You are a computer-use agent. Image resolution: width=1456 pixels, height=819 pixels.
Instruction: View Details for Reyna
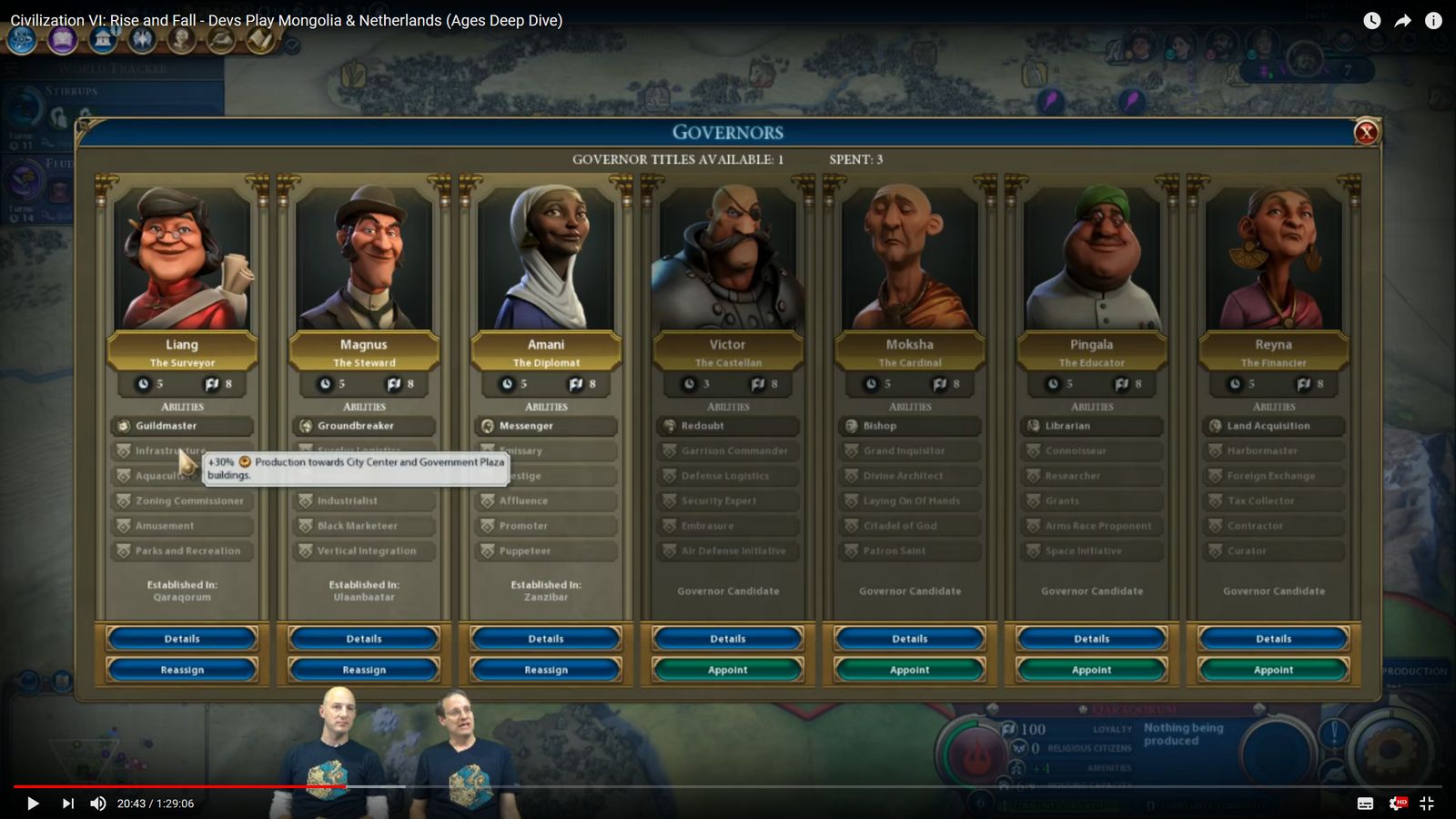pos(1274,639)
